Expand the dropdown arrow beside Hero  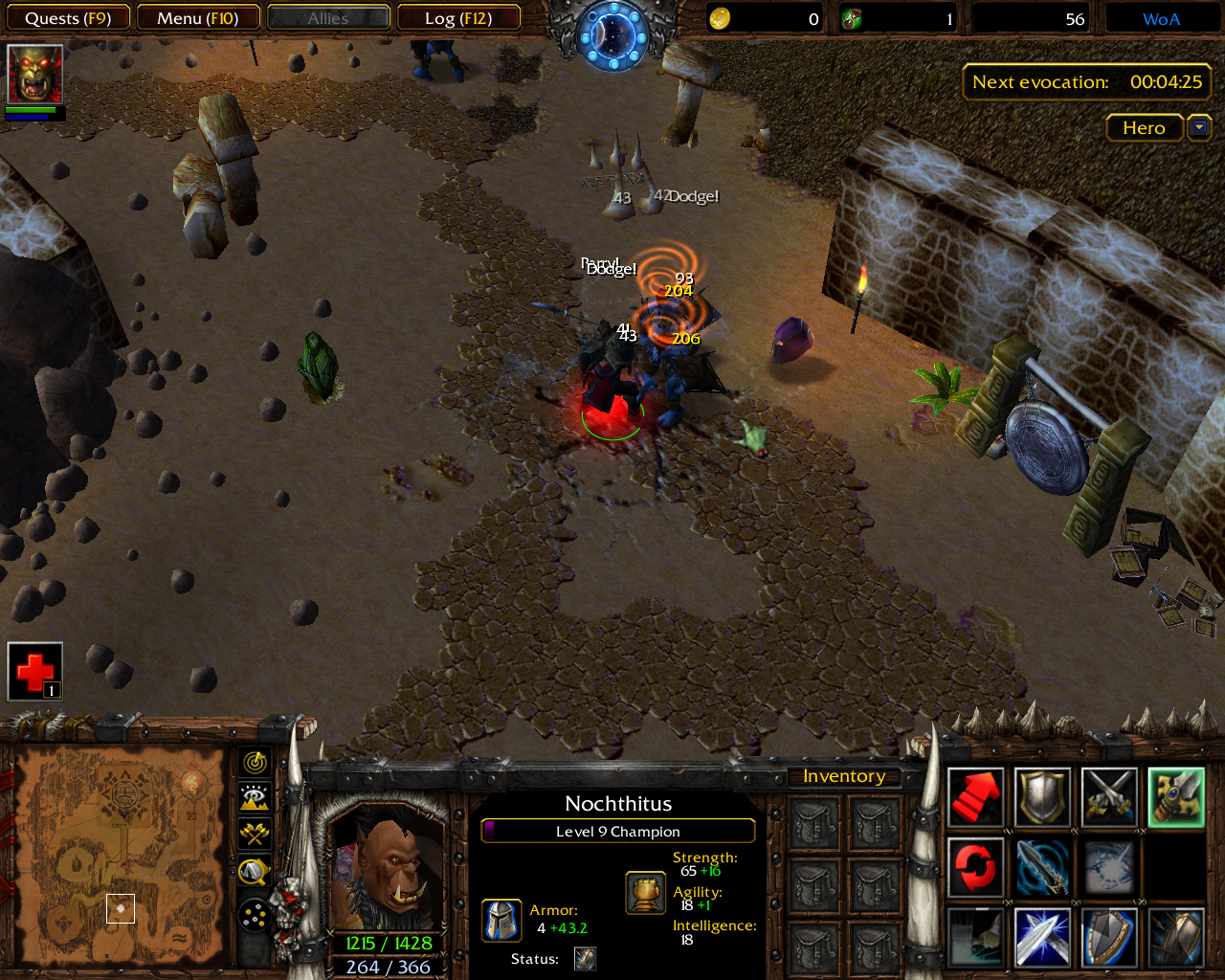pos(1199,127)
